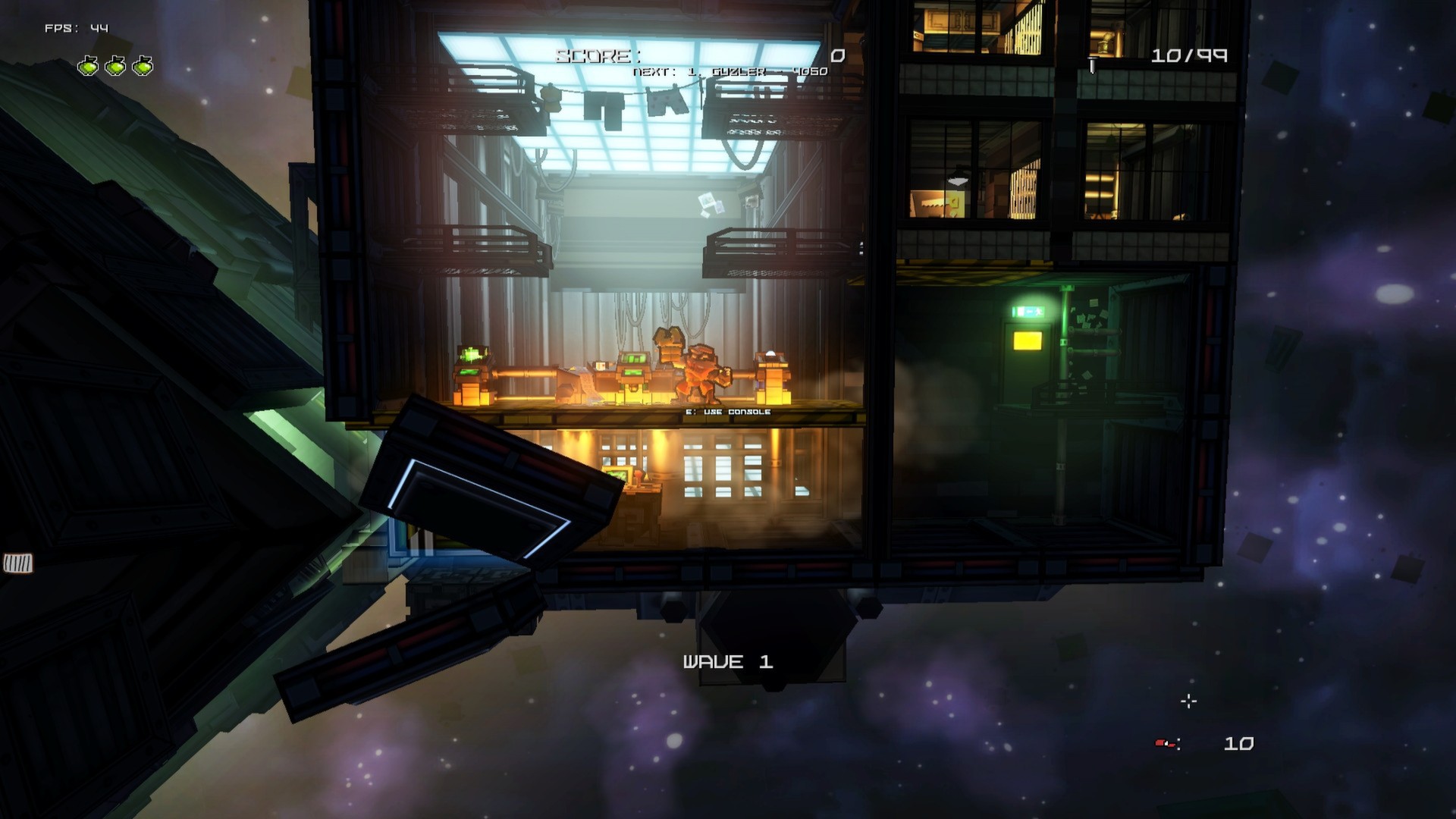1456x819 pixels.
Task: Select the second grenade in the grenade stock
Action: [x=114, y=66]
